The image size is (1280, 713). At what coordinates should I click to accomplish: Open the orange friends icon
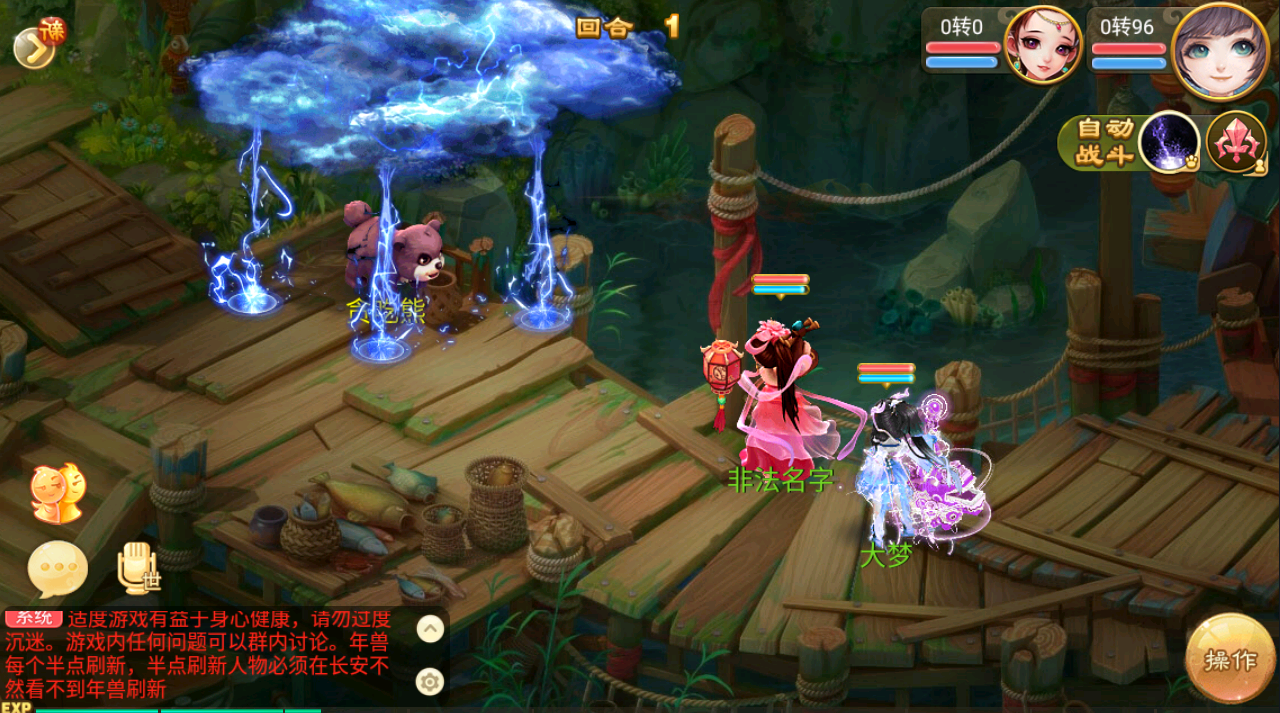(x=56, y=492)
